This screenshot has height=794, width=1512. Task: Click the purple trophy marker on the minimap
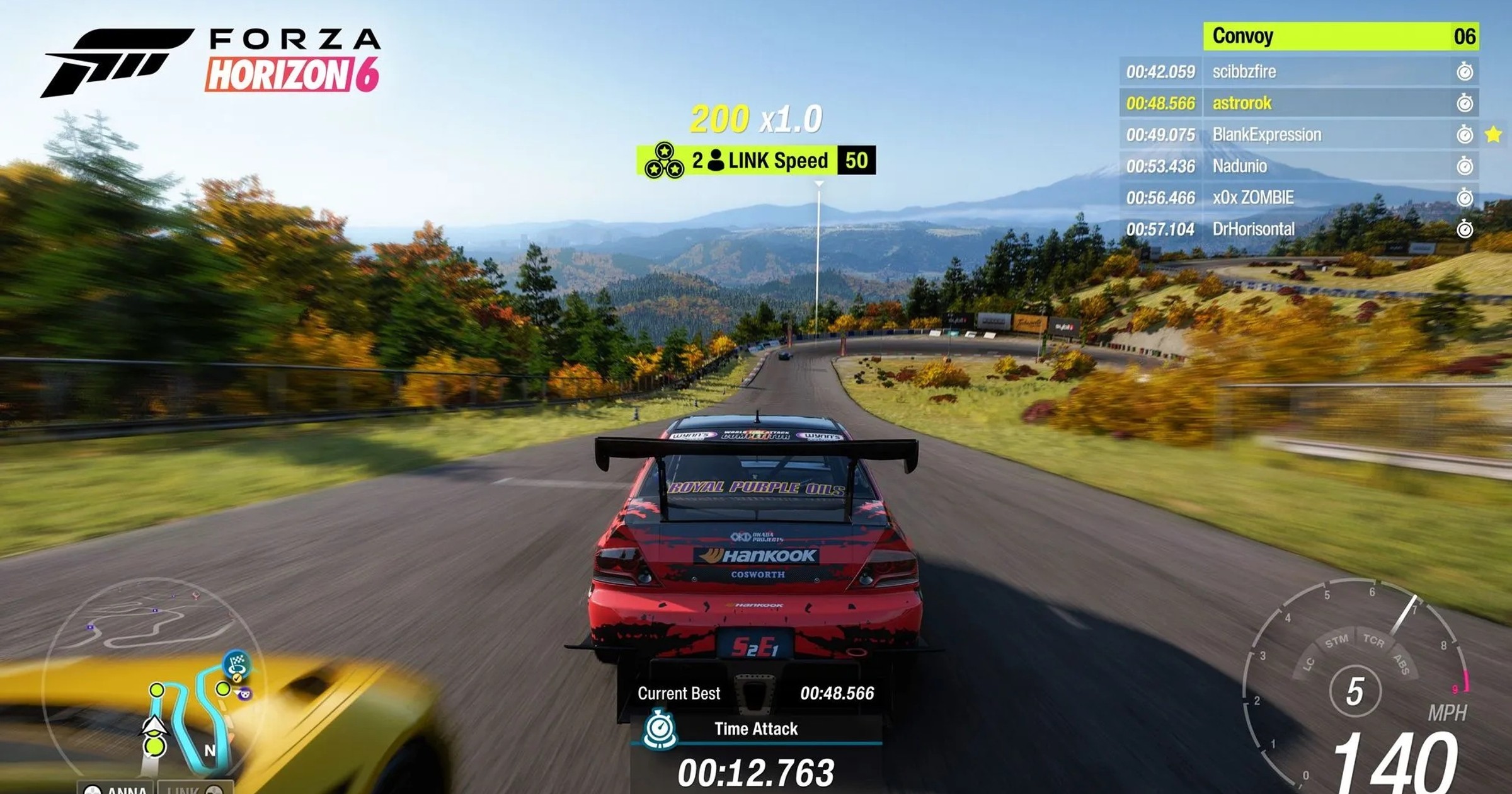point(244,694)
